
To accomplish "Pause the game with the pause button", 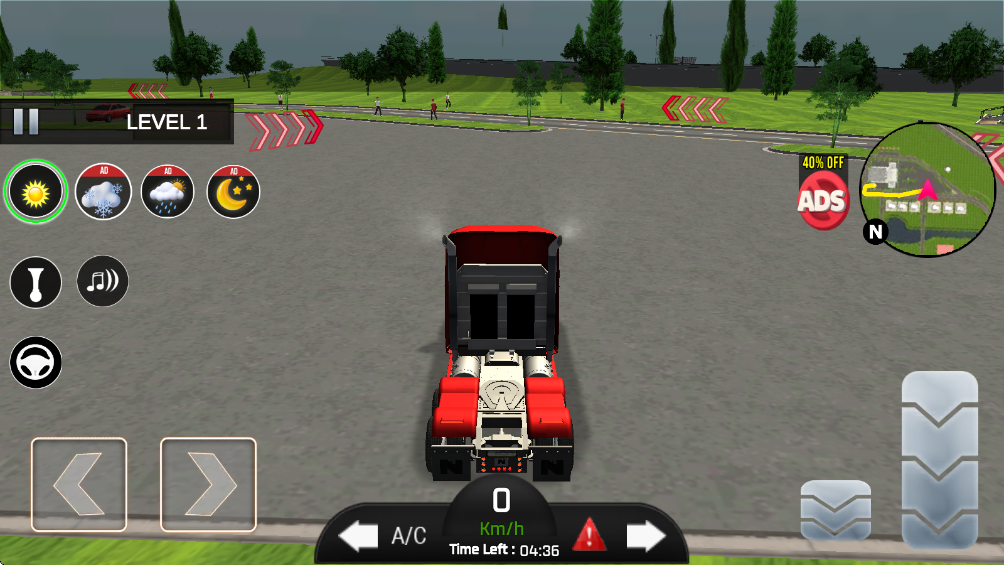I will (26, 122).
